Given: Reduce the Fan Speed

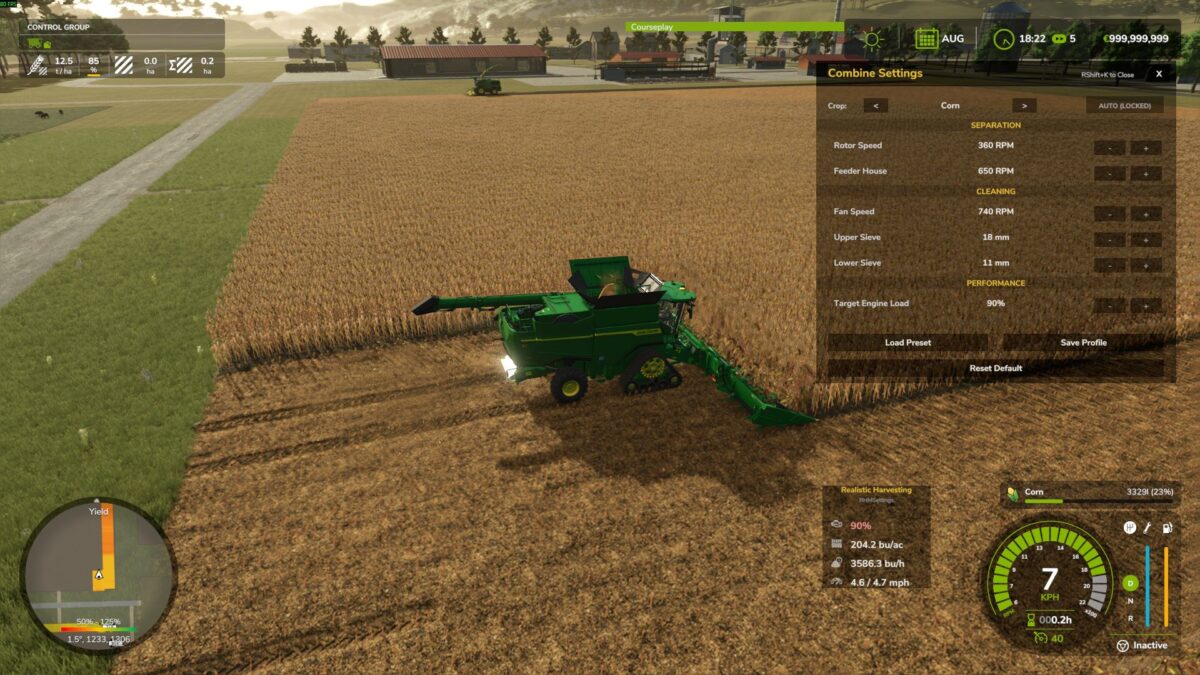Looking at the screenshot, I should (1109, 213).
